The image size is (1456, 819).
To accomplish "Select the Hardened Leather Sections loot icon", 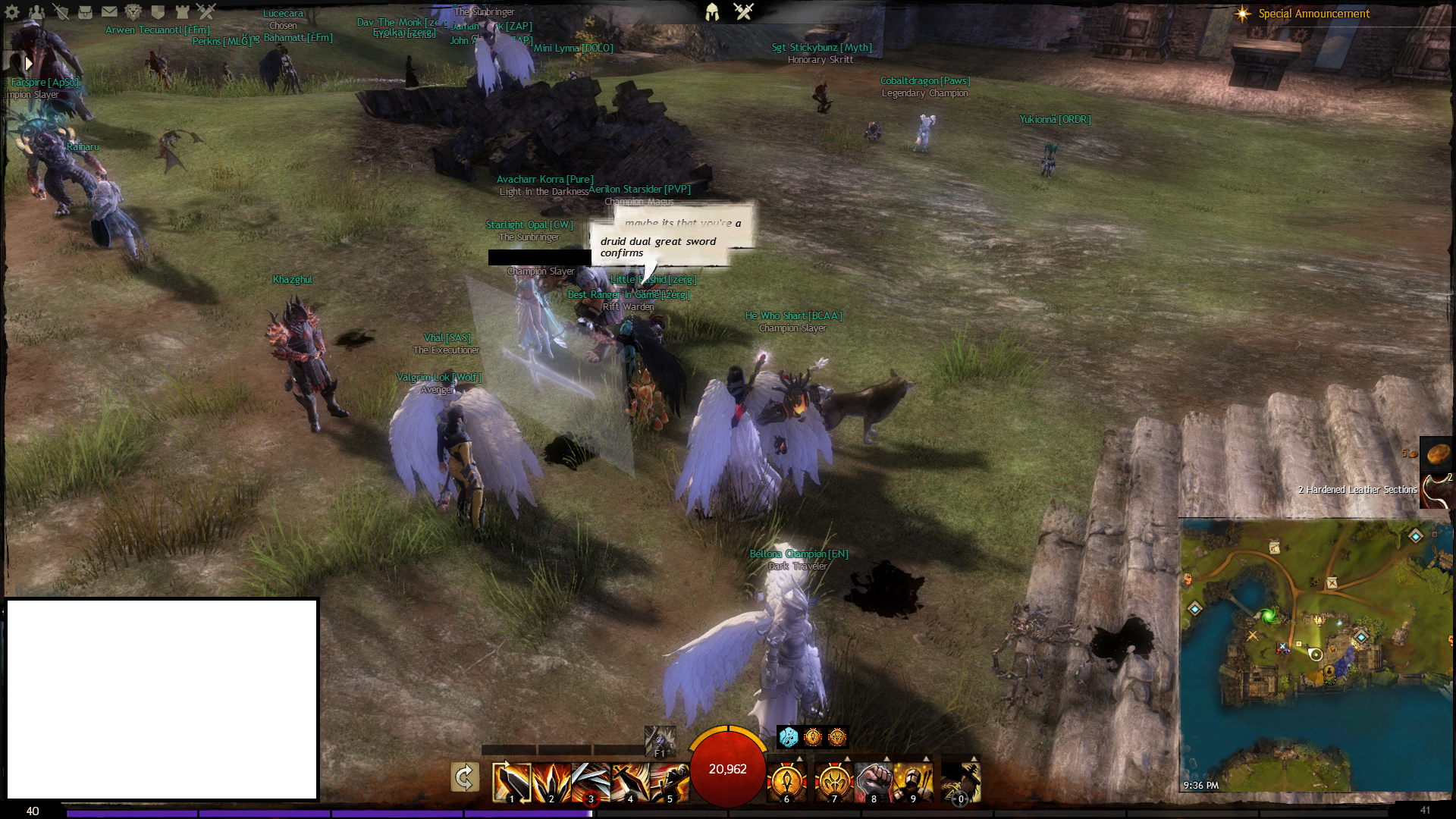I will click(1437, 490).
